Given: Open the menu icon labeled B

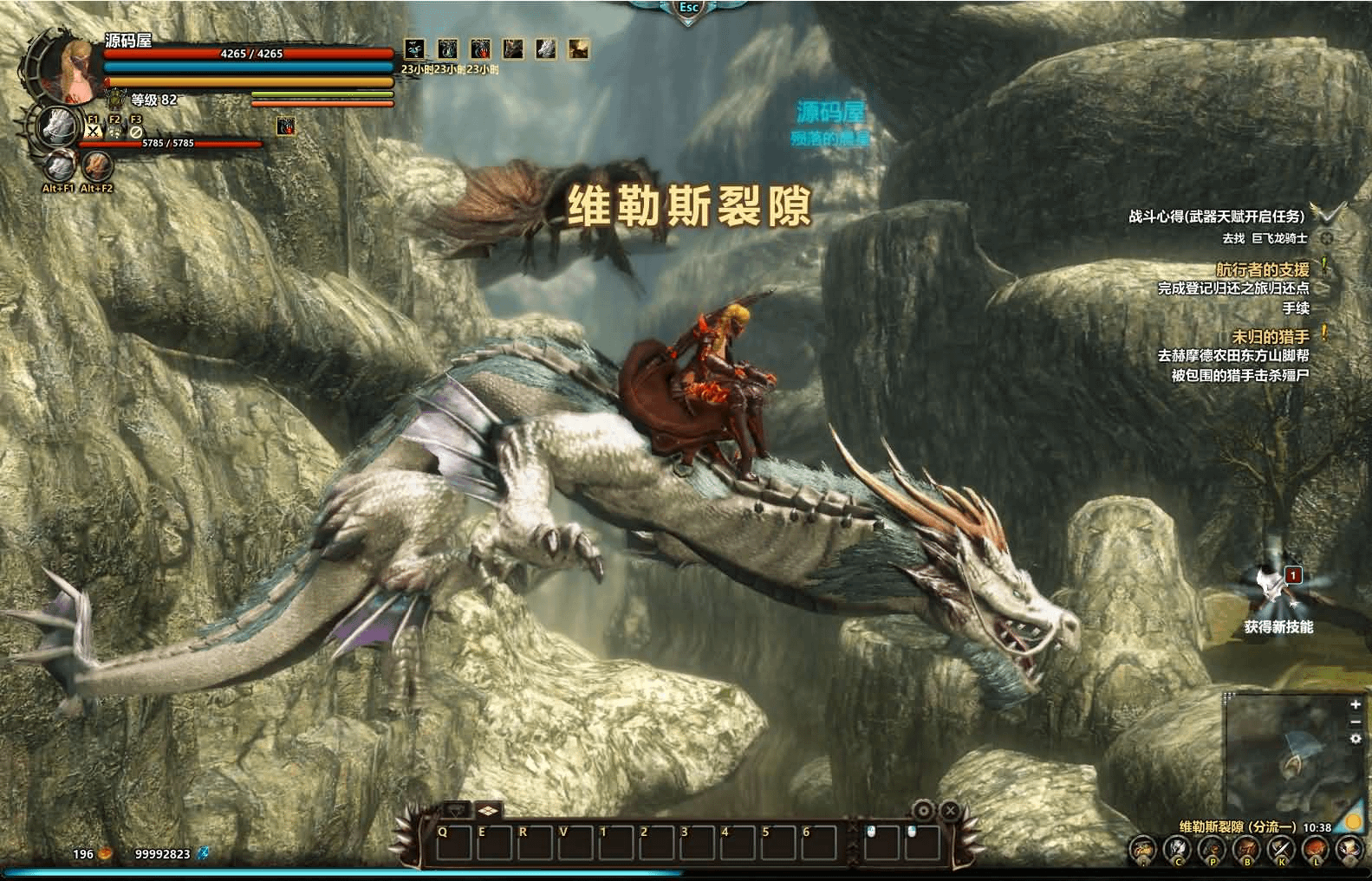Looking at the screenshot, I should coord(1246,850).
